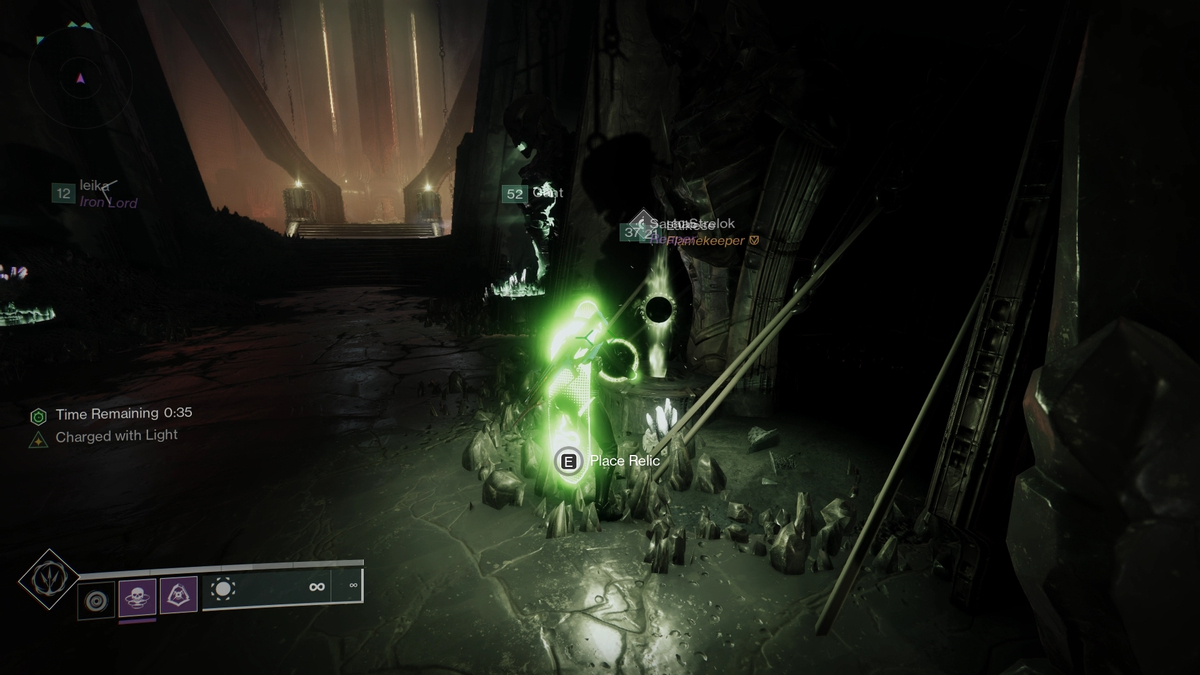Click the radar in the corner
Image resolution: width=1200 pixels, height=675 pixels.
pyautogui.click(x=80, y=77)
